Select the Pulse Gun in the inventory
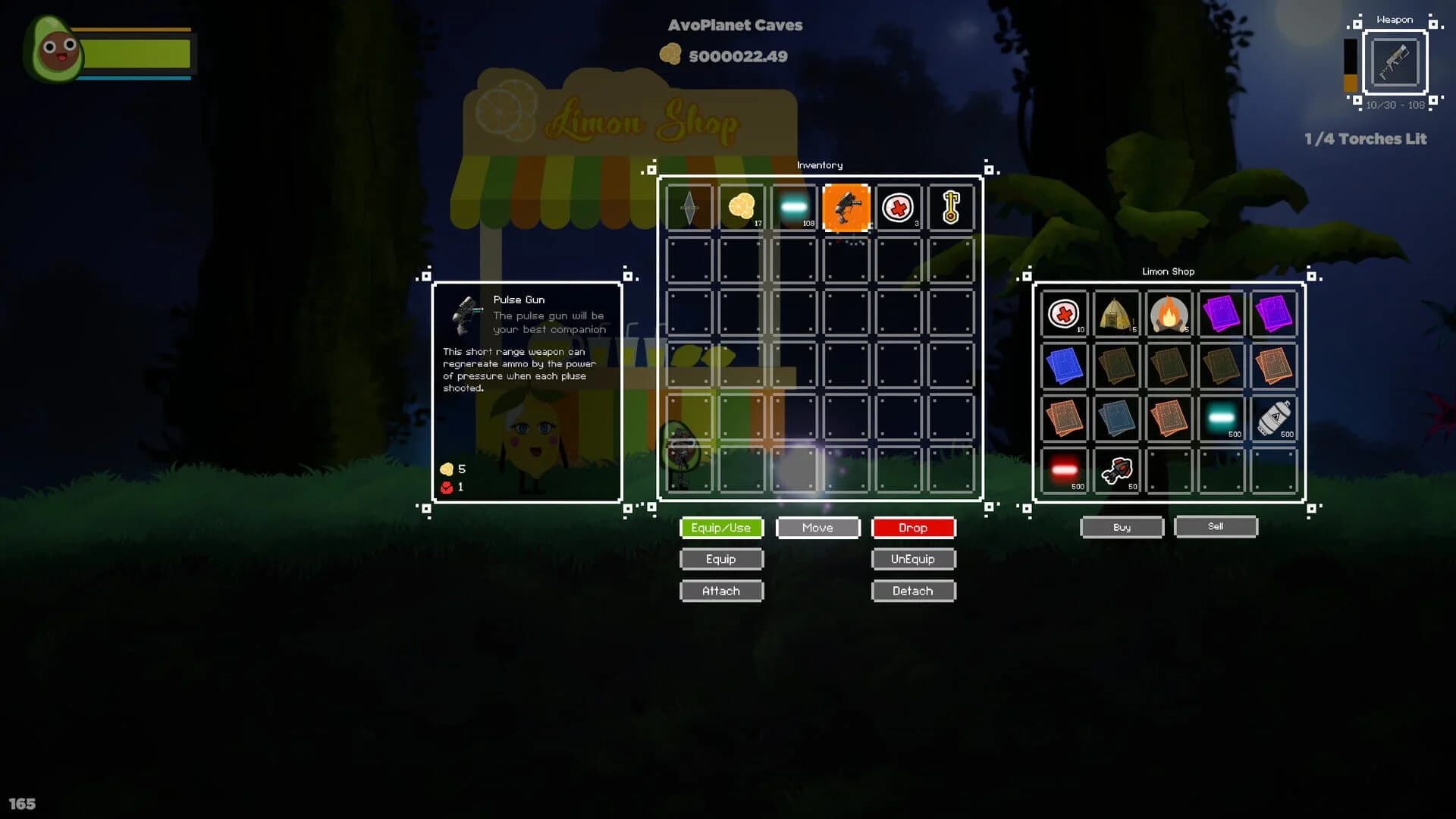This screenshot has width=1456, height=819. (x=846, y=207)
